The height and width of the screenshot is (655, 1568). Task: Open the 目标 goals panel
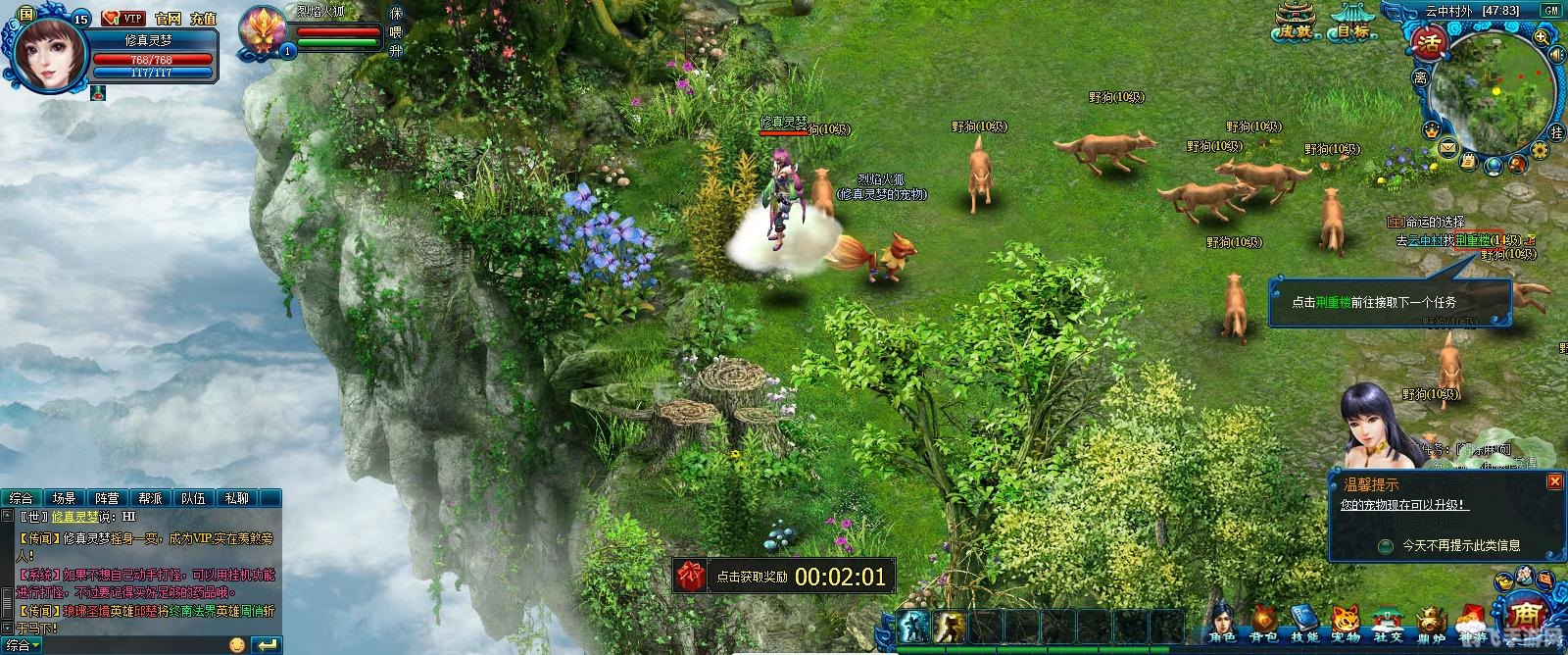(1353, 24)
